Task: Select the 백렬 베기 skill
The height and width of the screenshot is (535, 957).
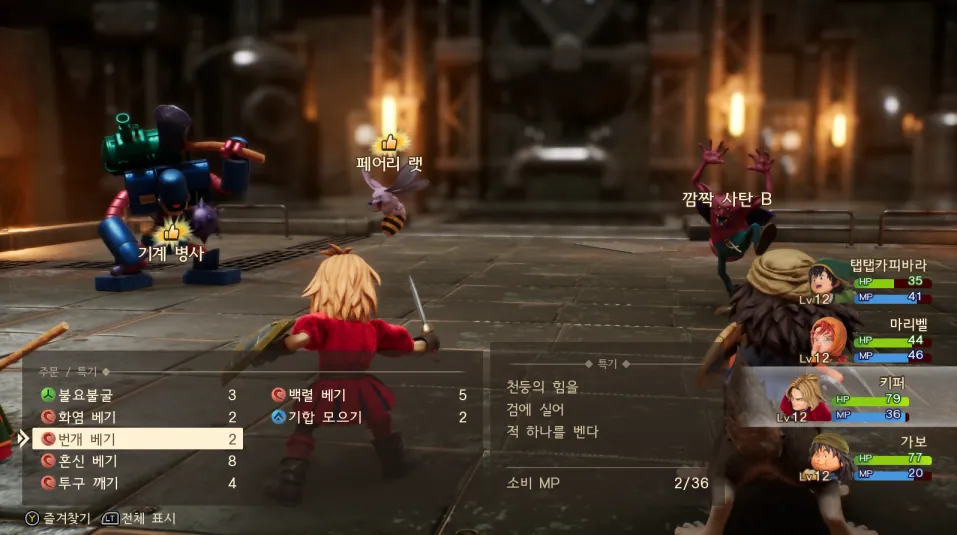Action: click(x=316, y=395)
